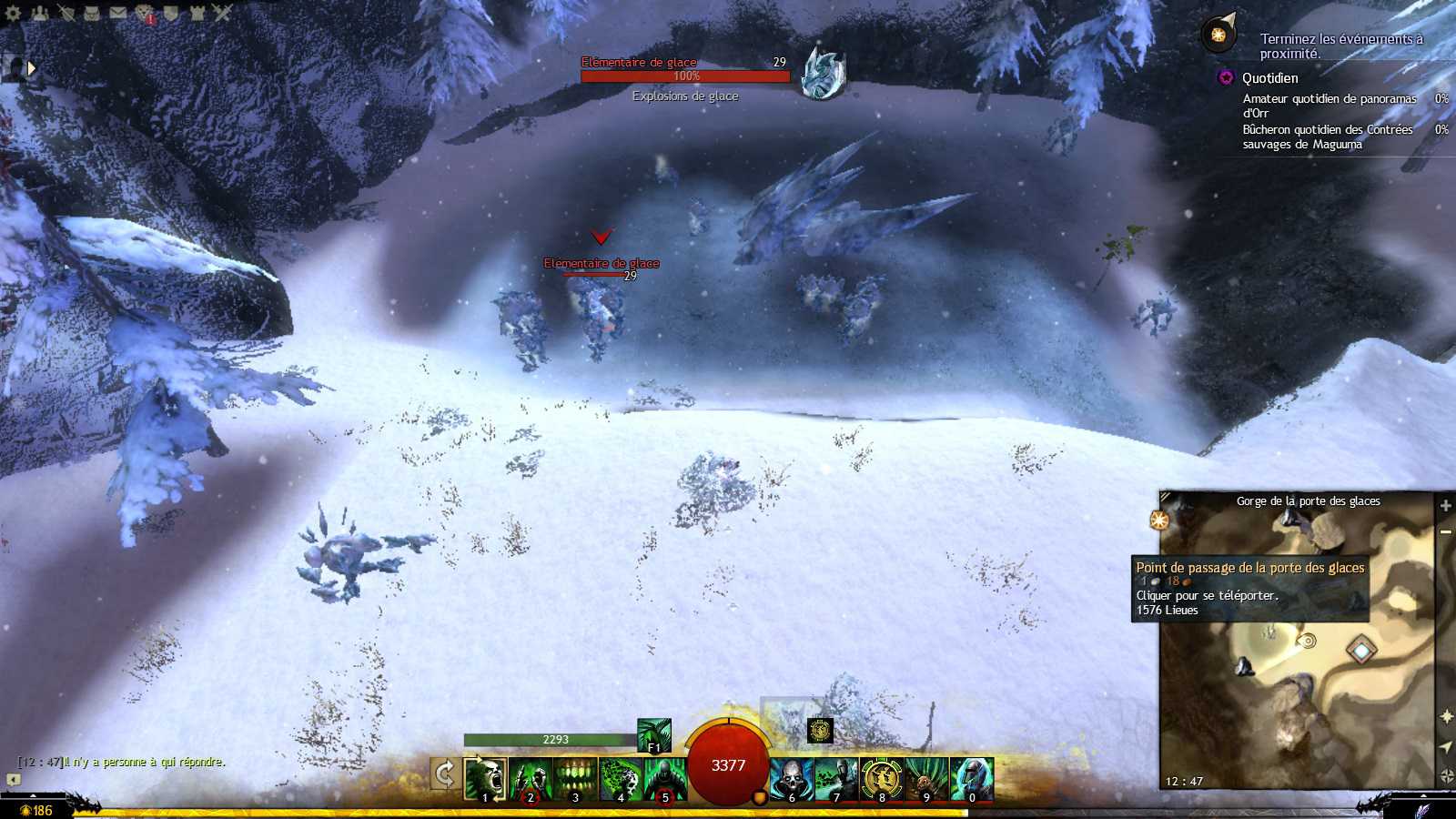Open the crossed swords PvP icon
The width and height of the screenshot is (1456, 819).
click(x=223, y=13)
